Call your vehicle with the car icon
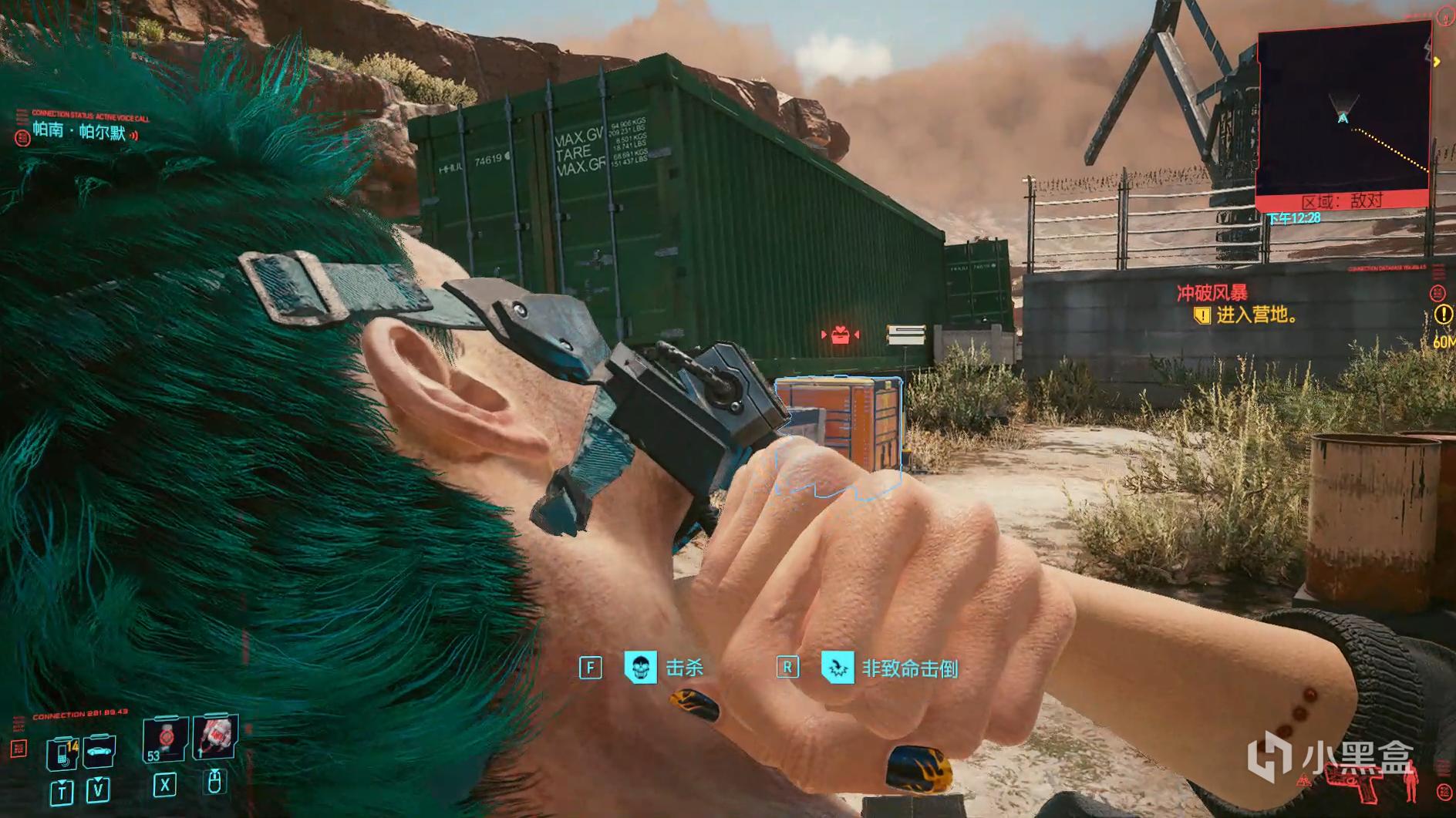This screenshot has width=1456, height=818. (99, 752)
